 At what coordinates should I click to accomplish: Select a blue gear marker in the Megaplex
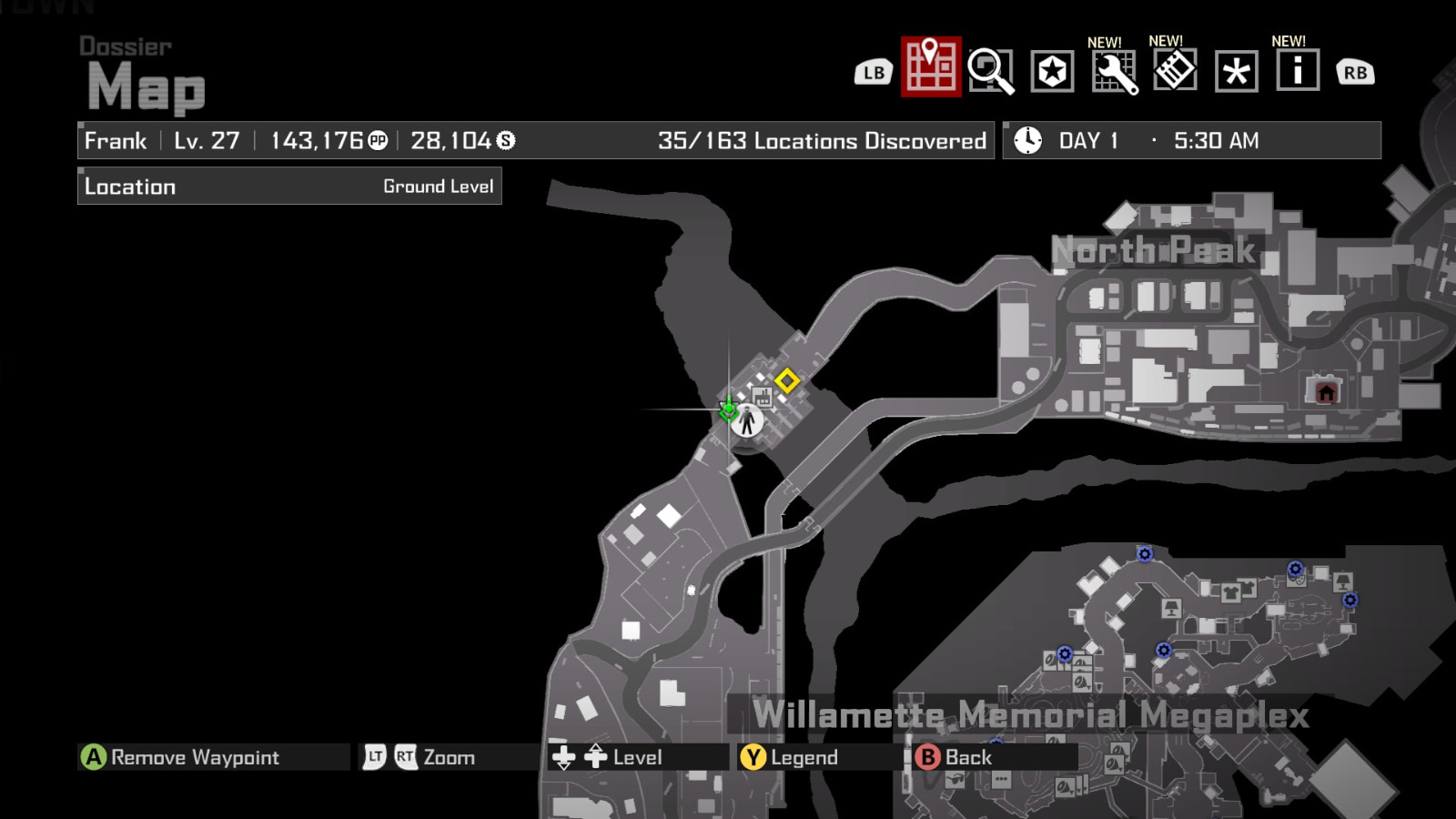(x=1143, y=553)
